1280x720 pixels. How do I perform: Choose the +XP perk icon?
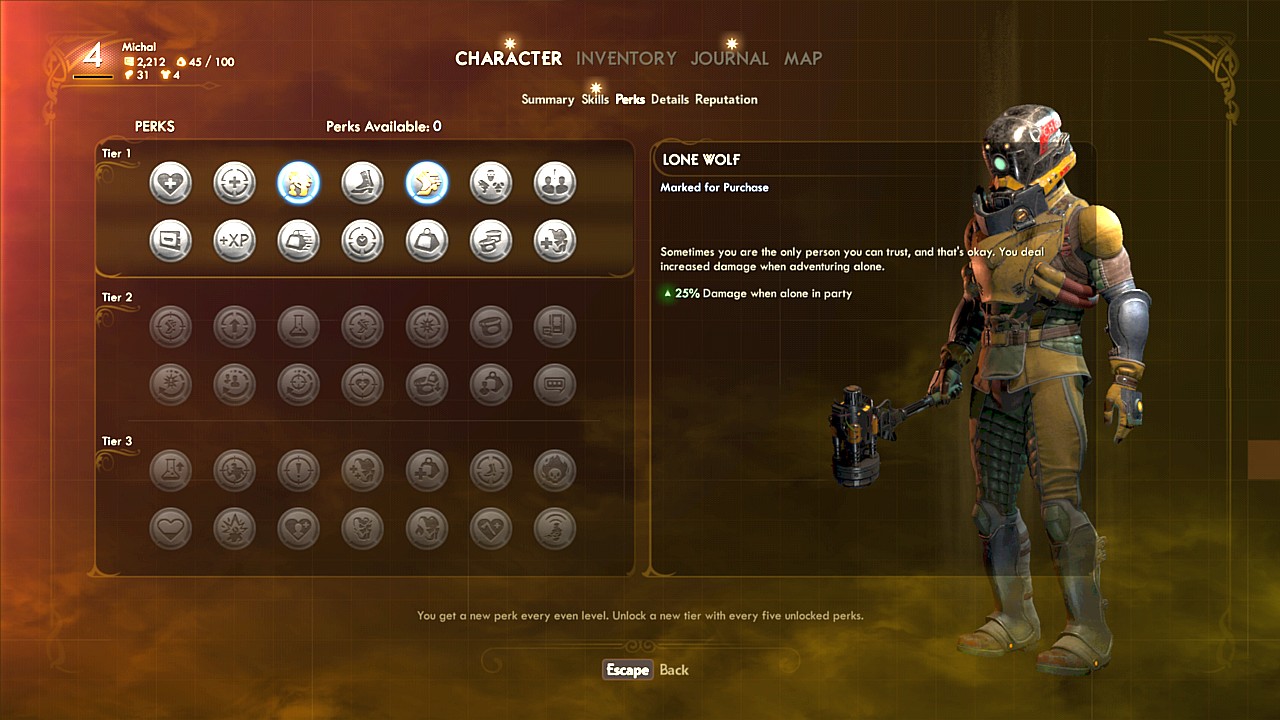234,241
